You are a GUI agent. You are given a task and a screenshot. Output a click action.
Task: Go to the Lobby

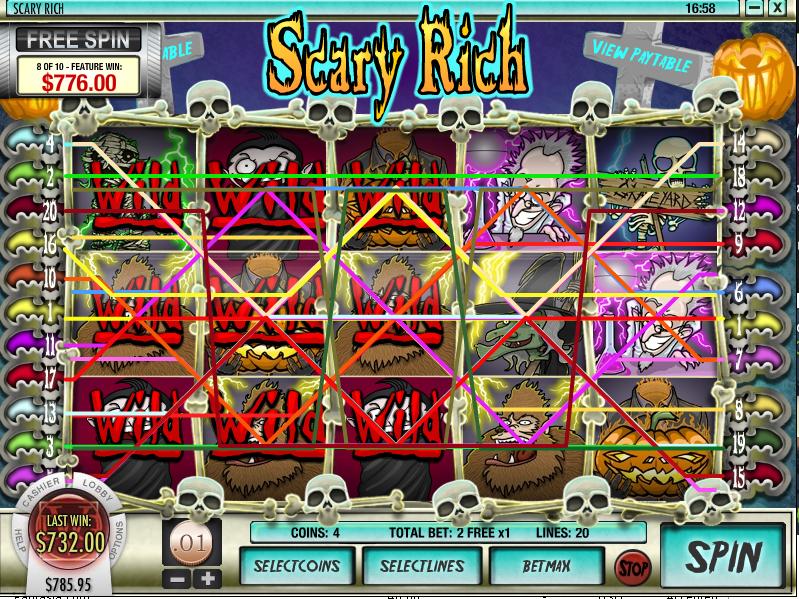coord(99,489)
